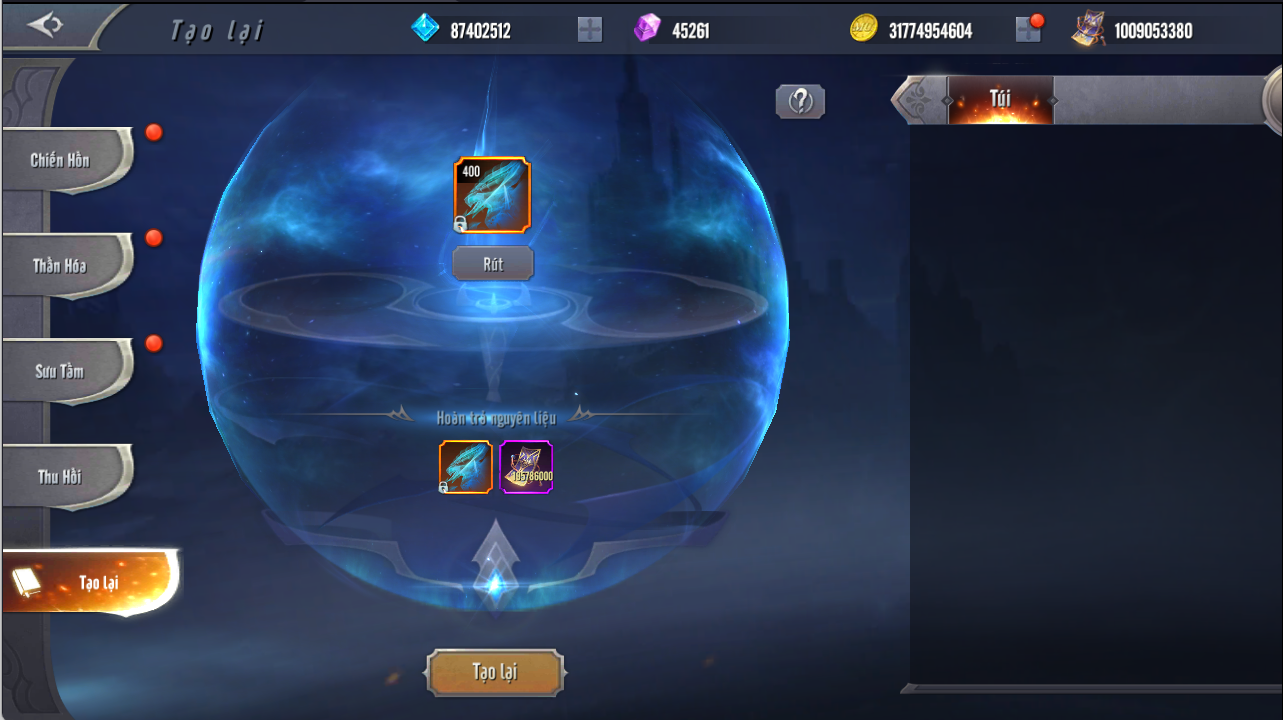
Task: Select the level 400 item slot
Action: point(492,195)
